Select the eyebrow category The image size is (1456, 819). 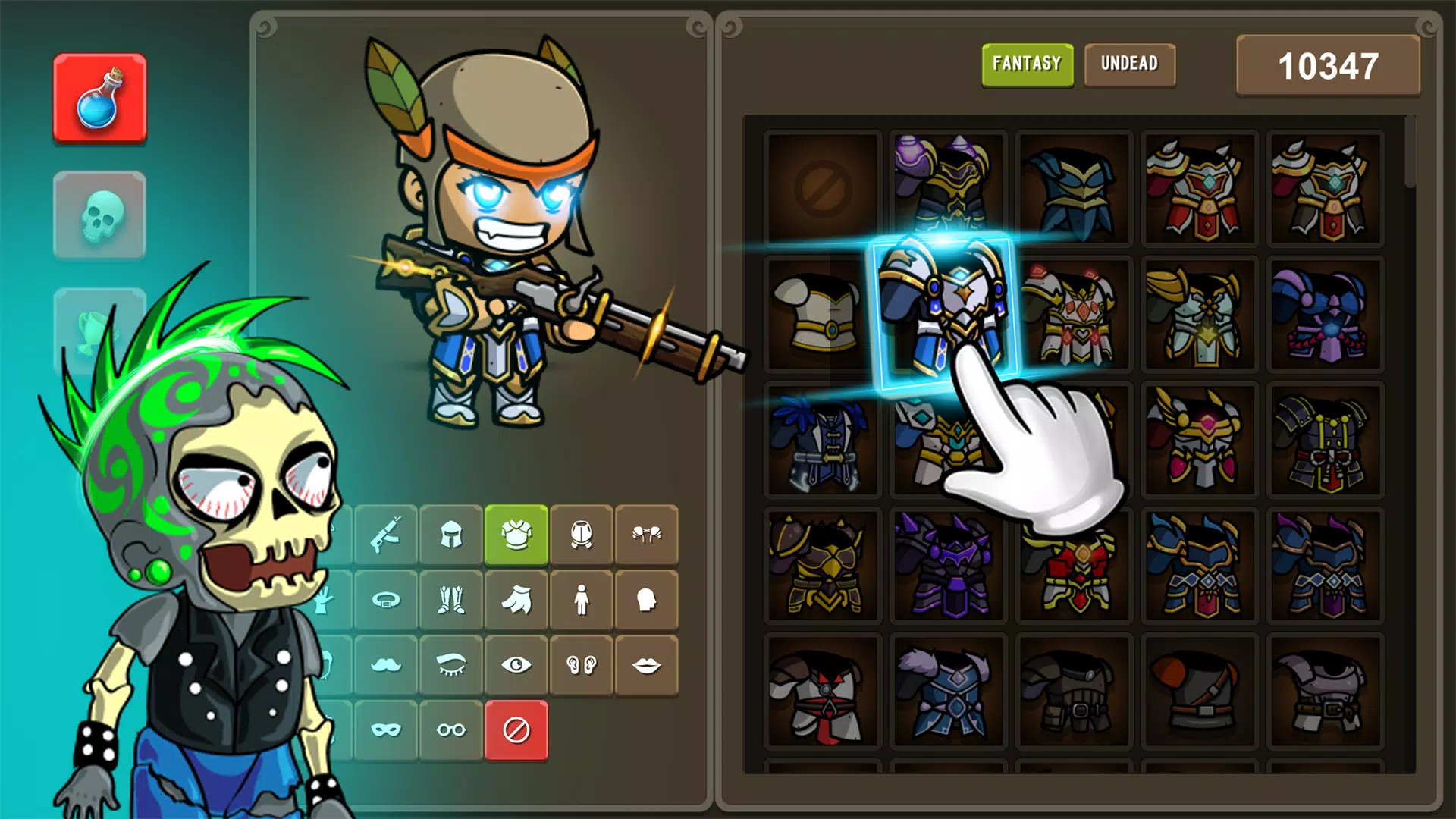coord(451,665)
